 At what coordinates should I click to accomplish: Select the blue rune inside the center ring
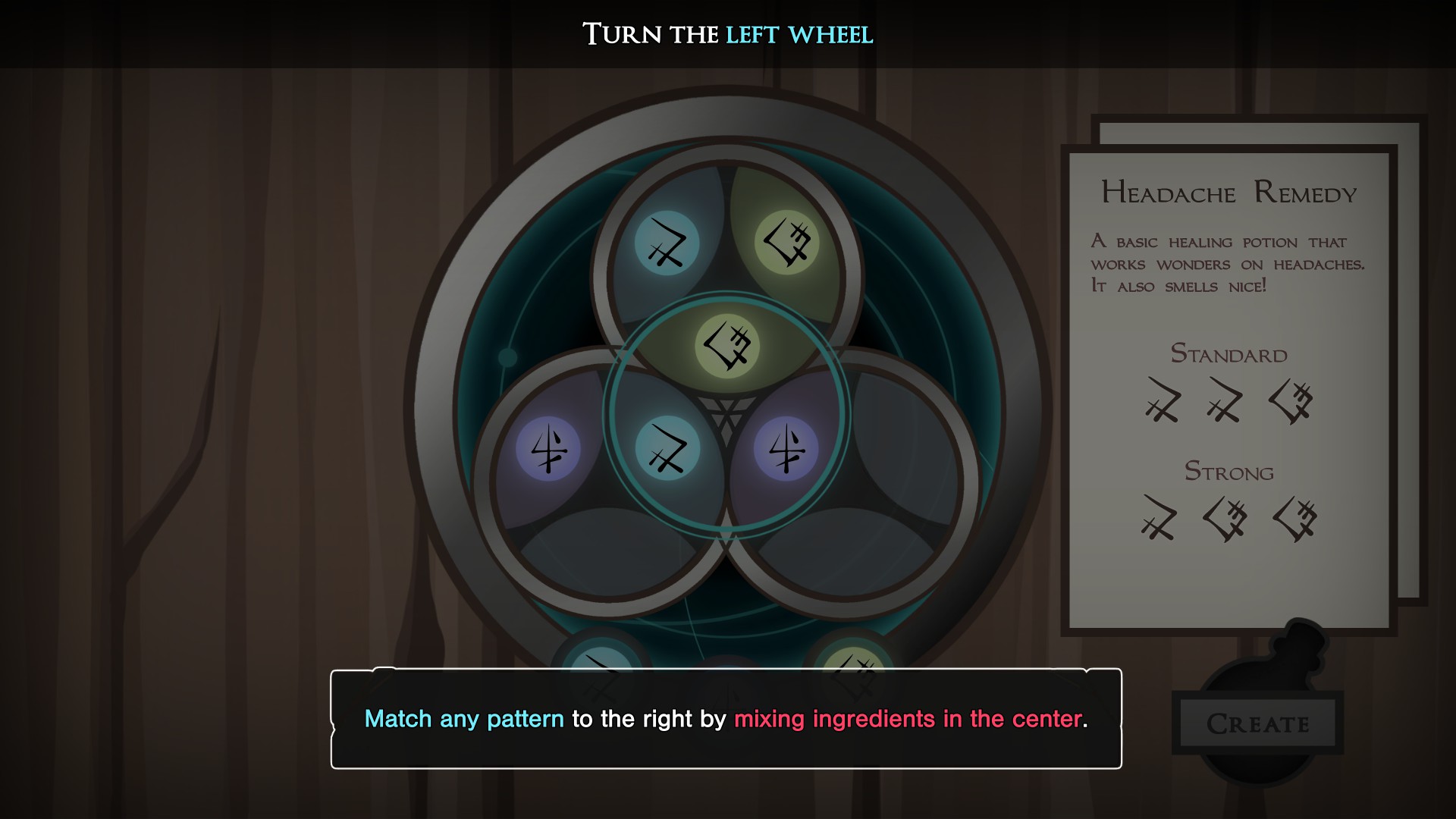(667, 449)
